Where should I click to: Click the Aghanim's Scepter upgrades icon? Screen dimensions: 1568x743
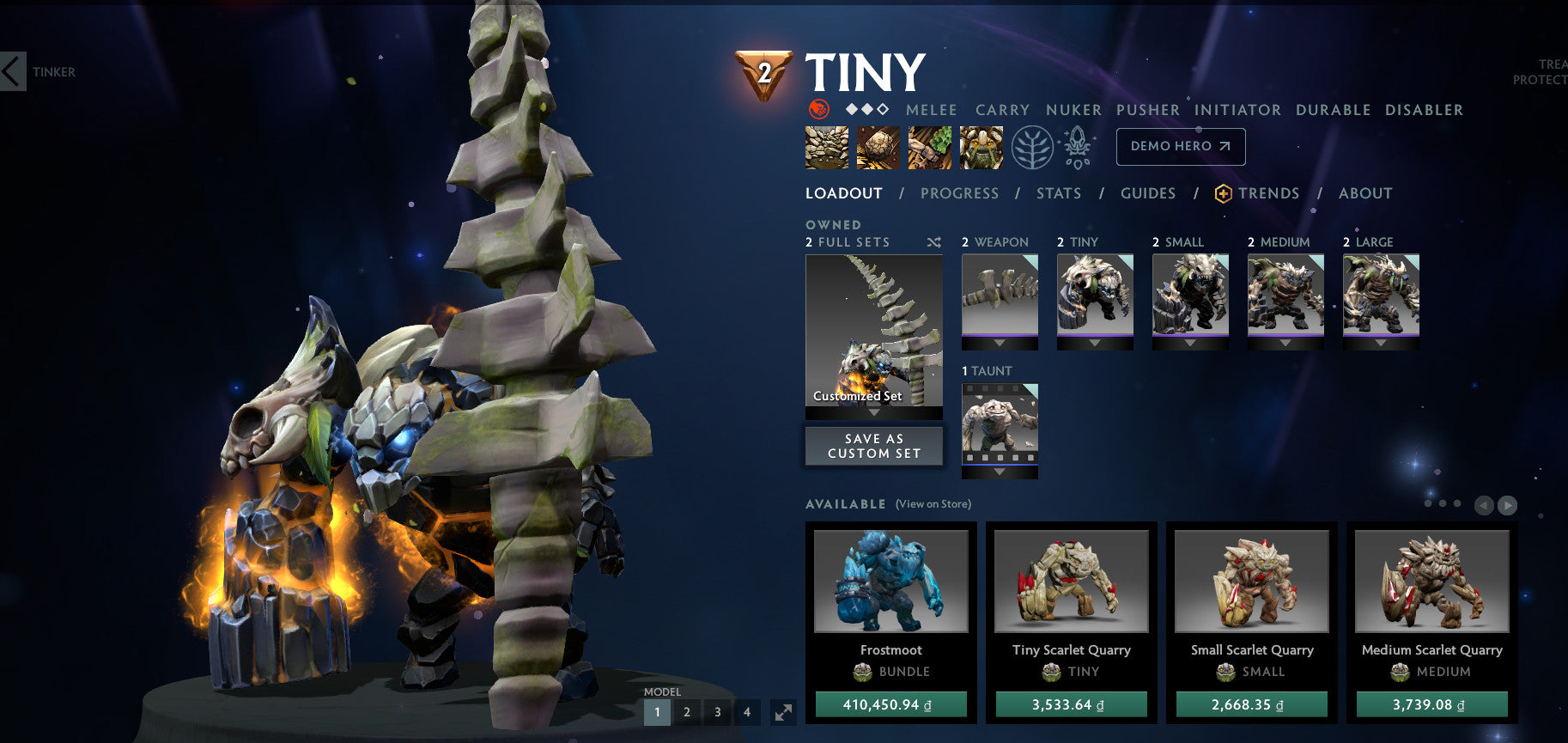point(1077,146)
